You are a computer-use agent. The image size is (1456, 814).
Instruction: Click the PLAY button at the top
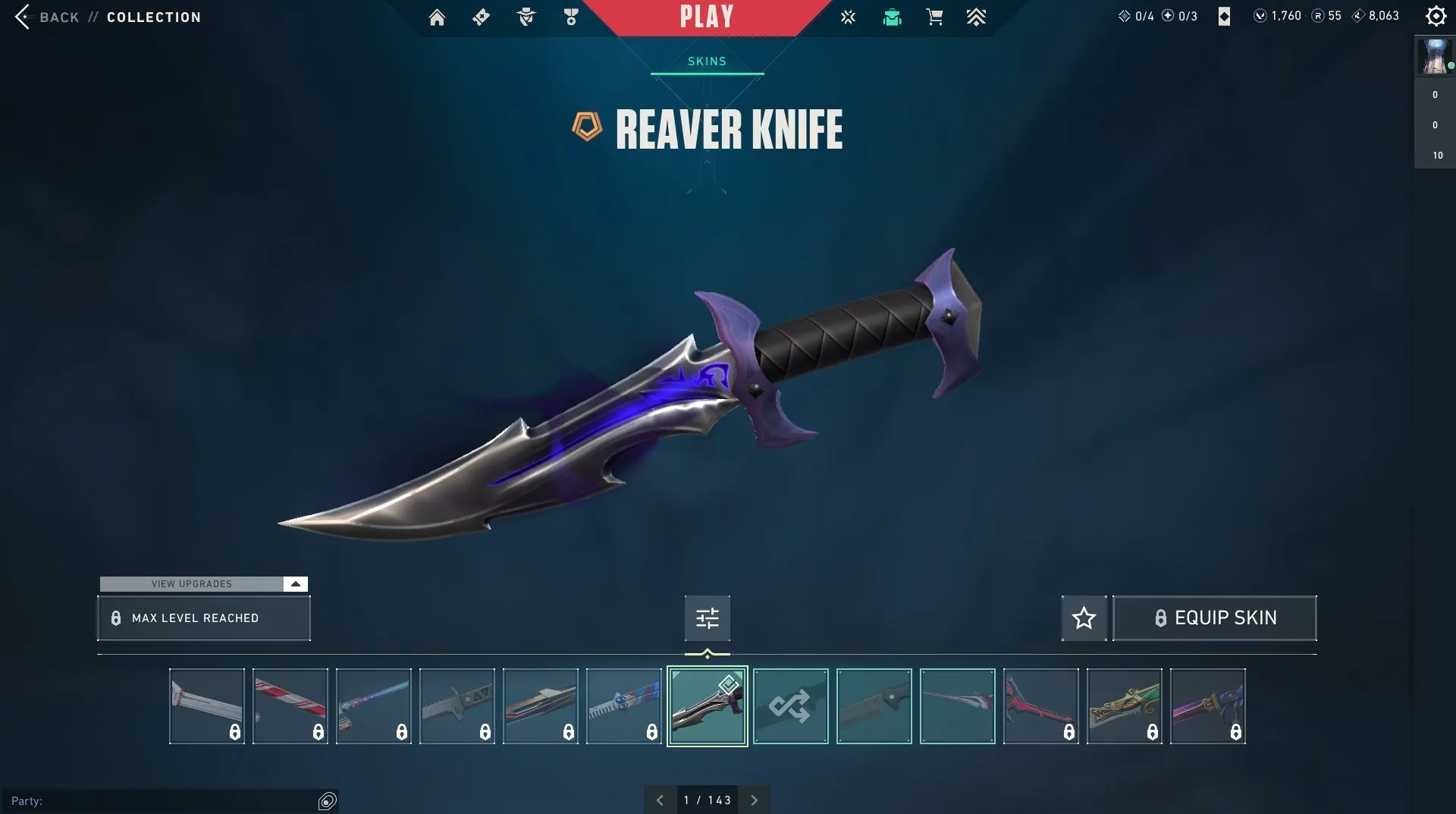(x=707, y=17)
